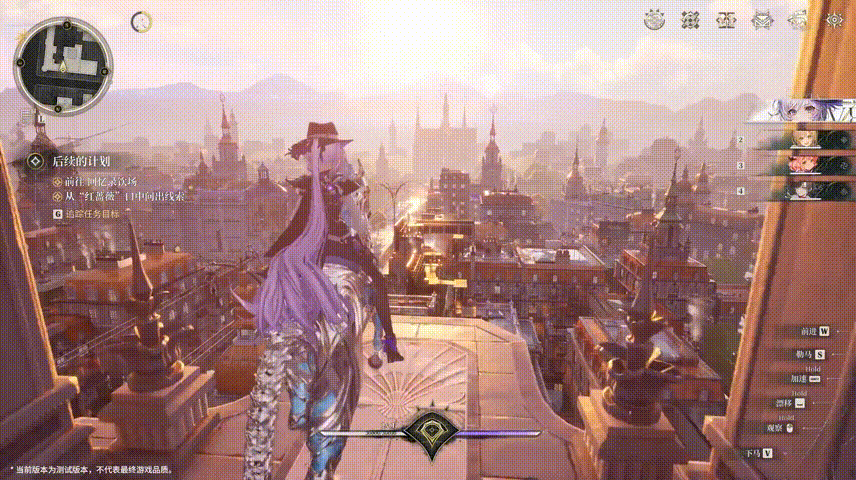Click the ring clock icon beside the minimap

(141, 20)
